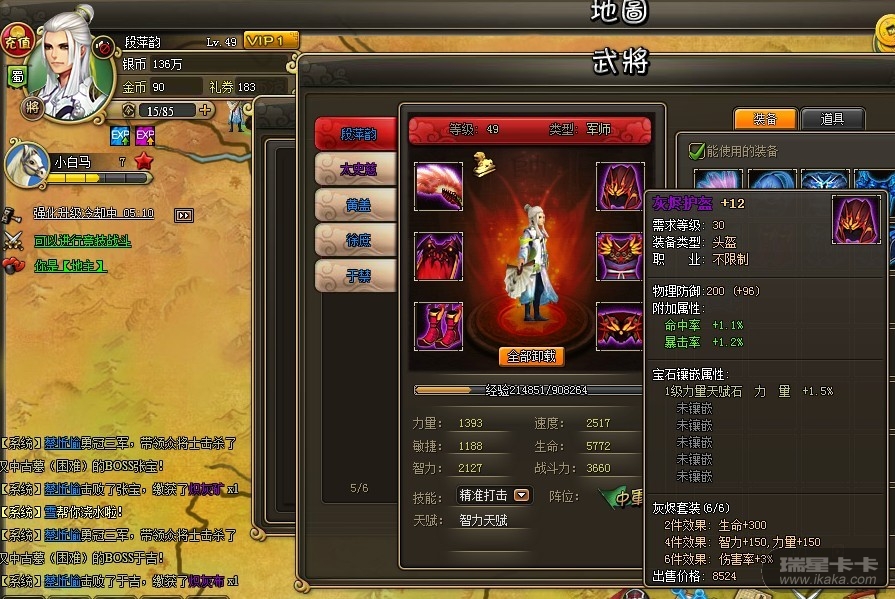Image resolution: width=895 pixels, height=599 pixels.
Task: Click the 可以进行竞技战斗 arena link
Action: [x=82, y=241]
